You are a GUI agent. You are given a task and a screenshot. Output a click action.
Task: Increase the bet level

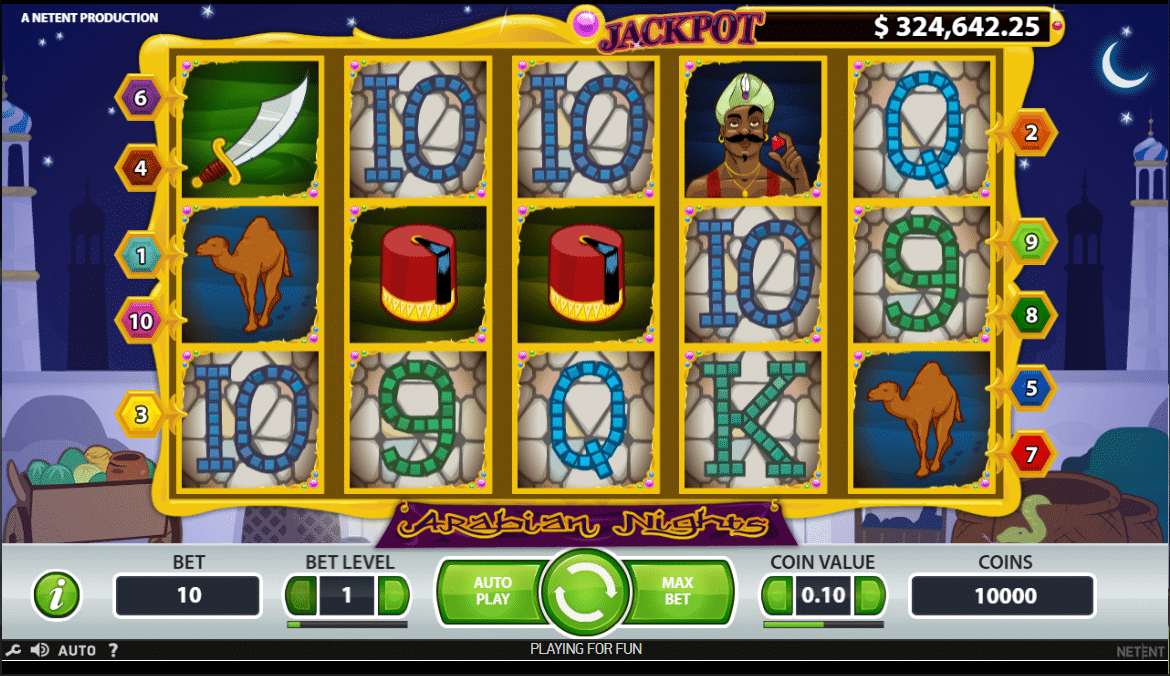[x=394, y=596]
